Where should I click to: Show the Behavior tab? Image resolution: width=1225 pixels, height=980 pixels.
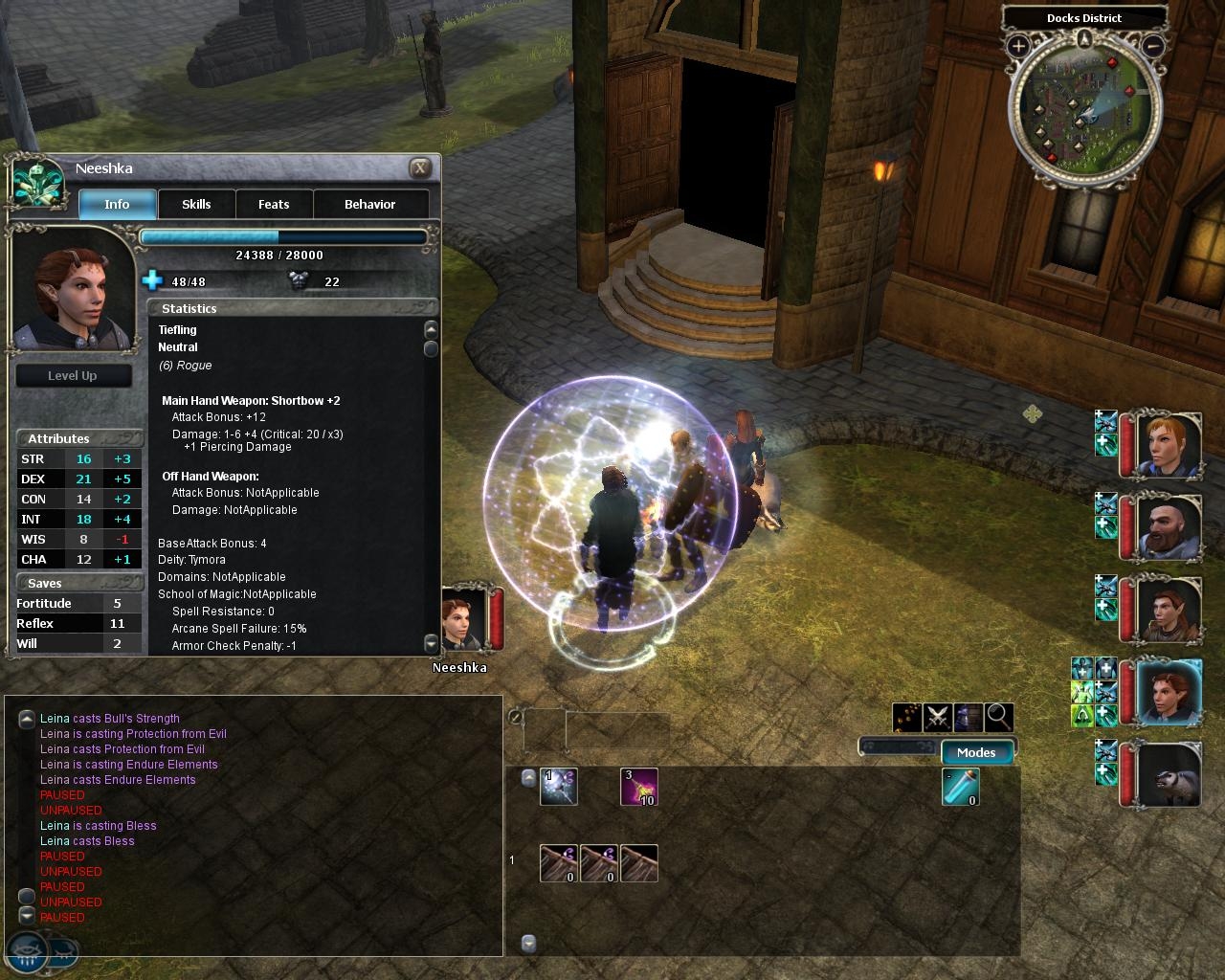369,204
